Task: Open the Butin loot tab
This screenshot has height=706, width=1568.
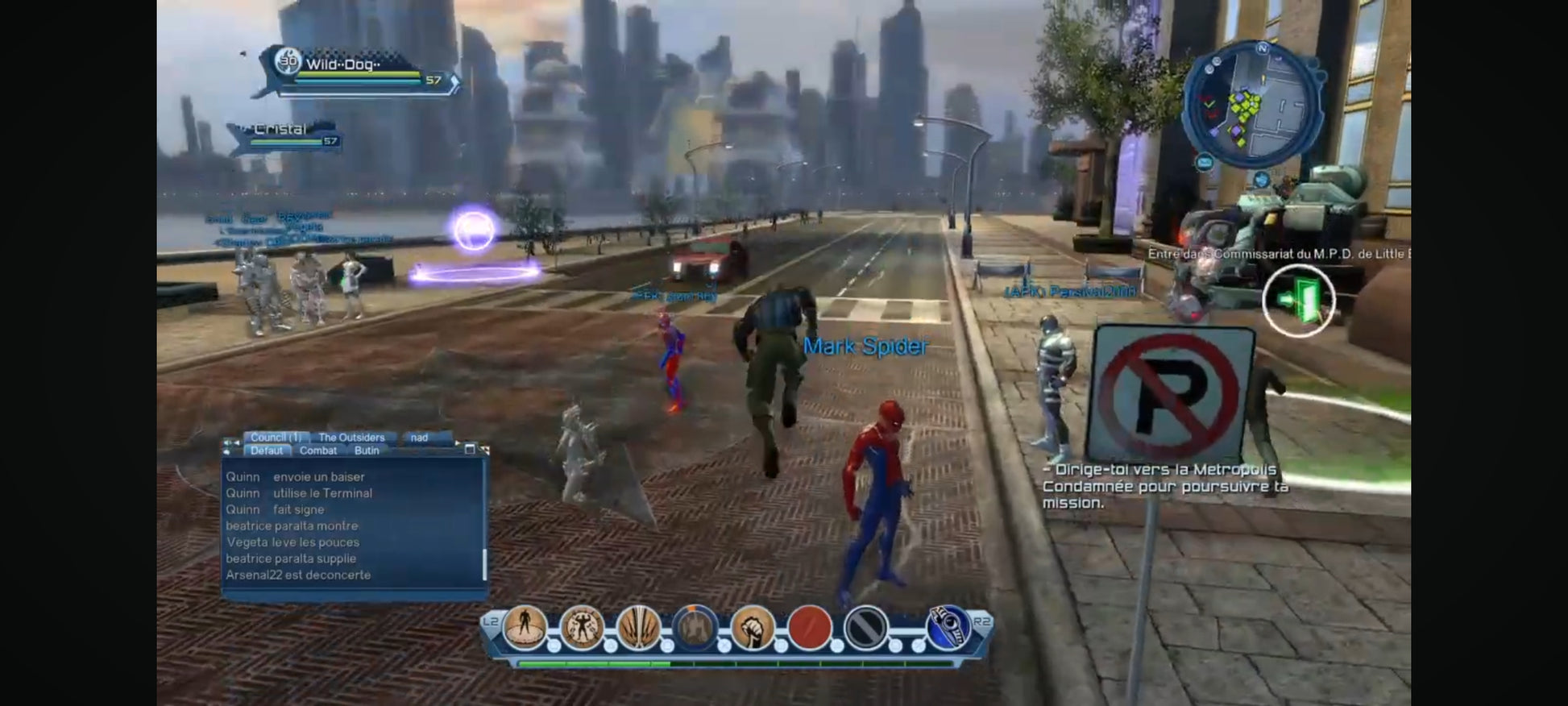Action: pyautogui.click(x=367, y=451)
